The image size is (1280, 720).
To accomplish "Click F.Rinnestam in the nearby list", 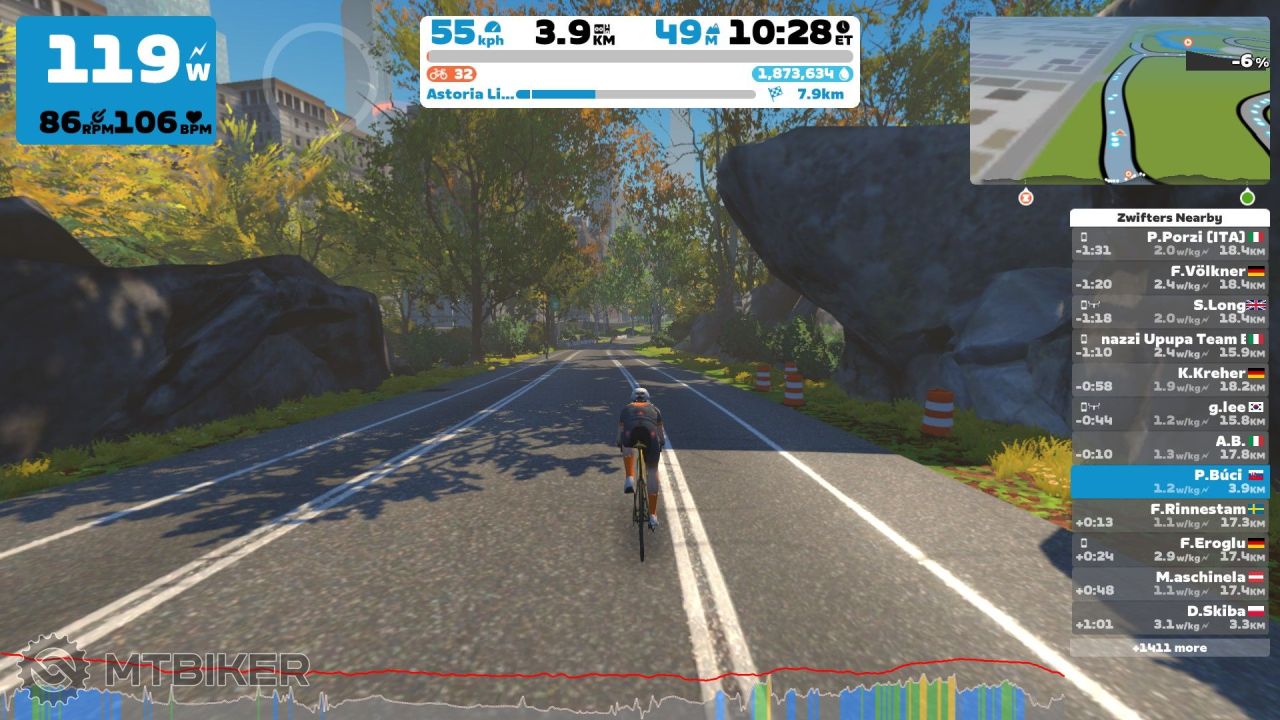I will [x=1169, y=516].
